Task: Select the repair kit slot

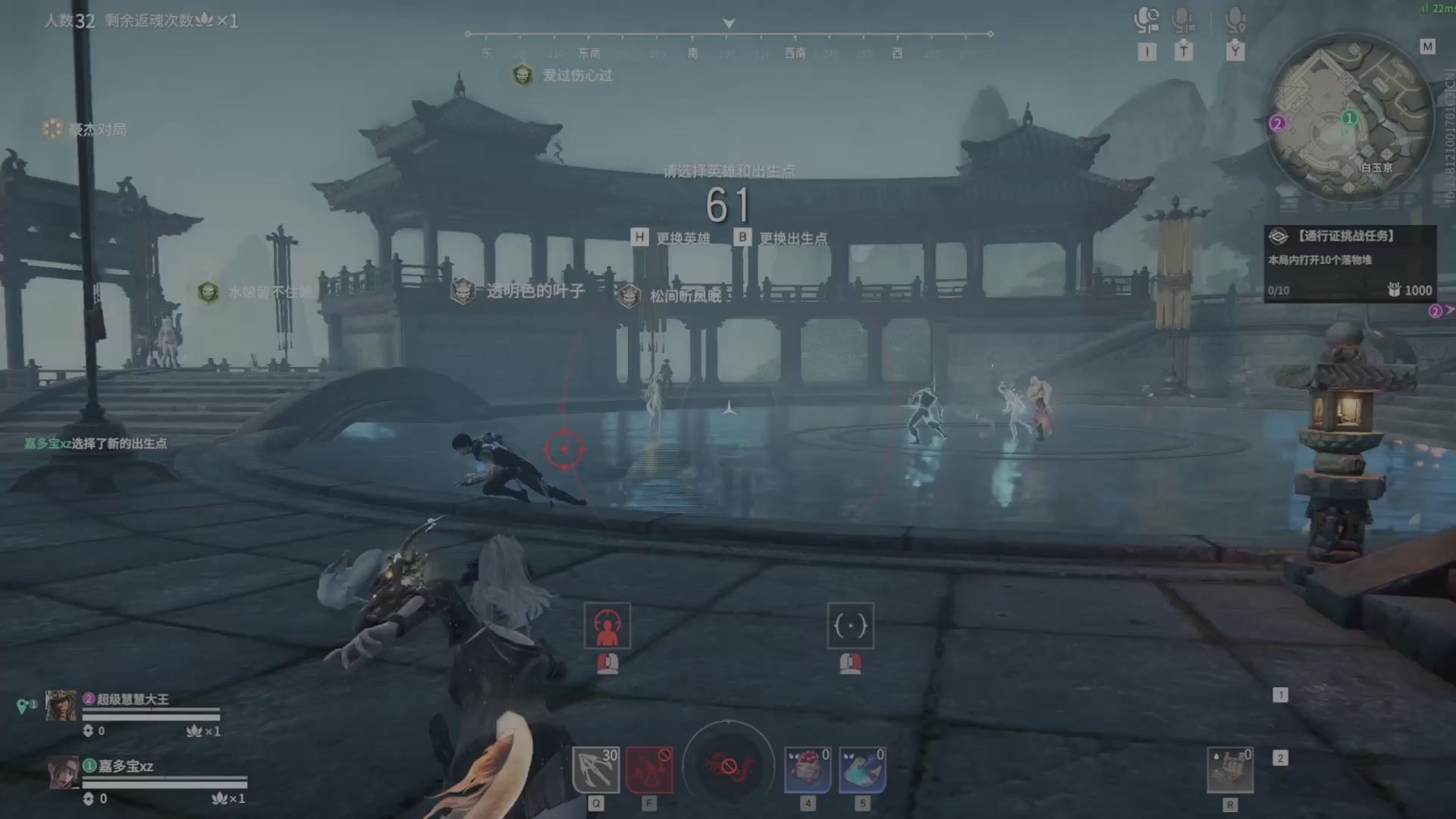Action: [1229, 769]
